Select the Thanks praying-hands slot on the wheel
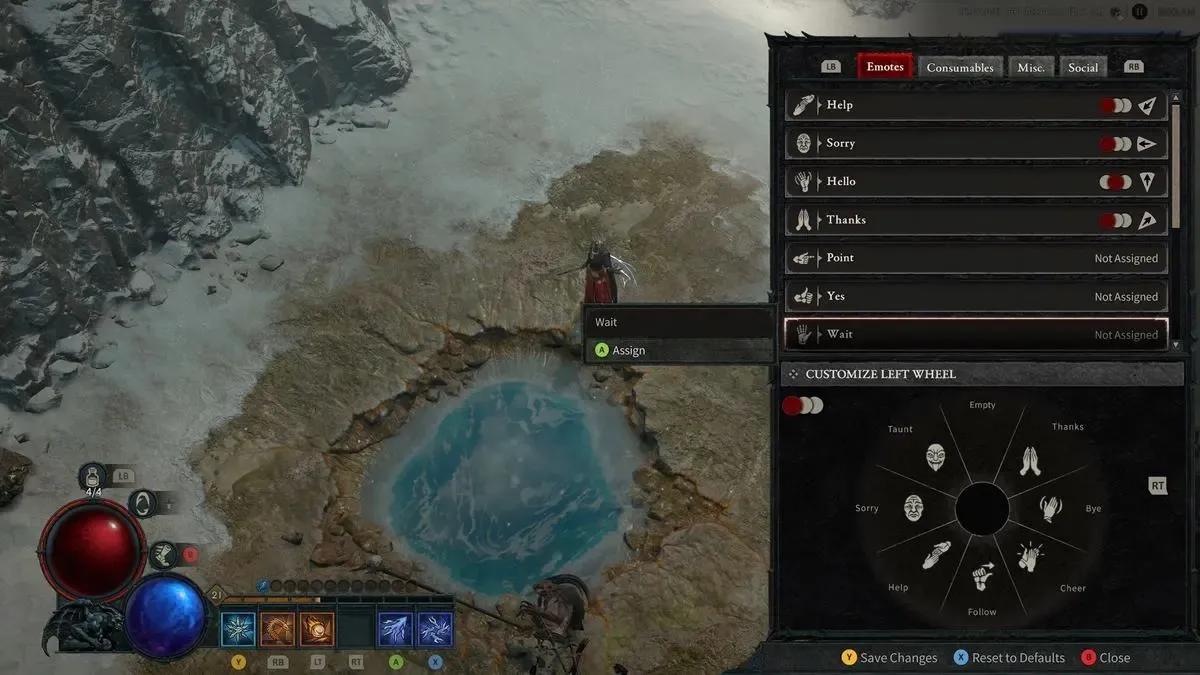1200x675 pixels. click(1029, 460)
